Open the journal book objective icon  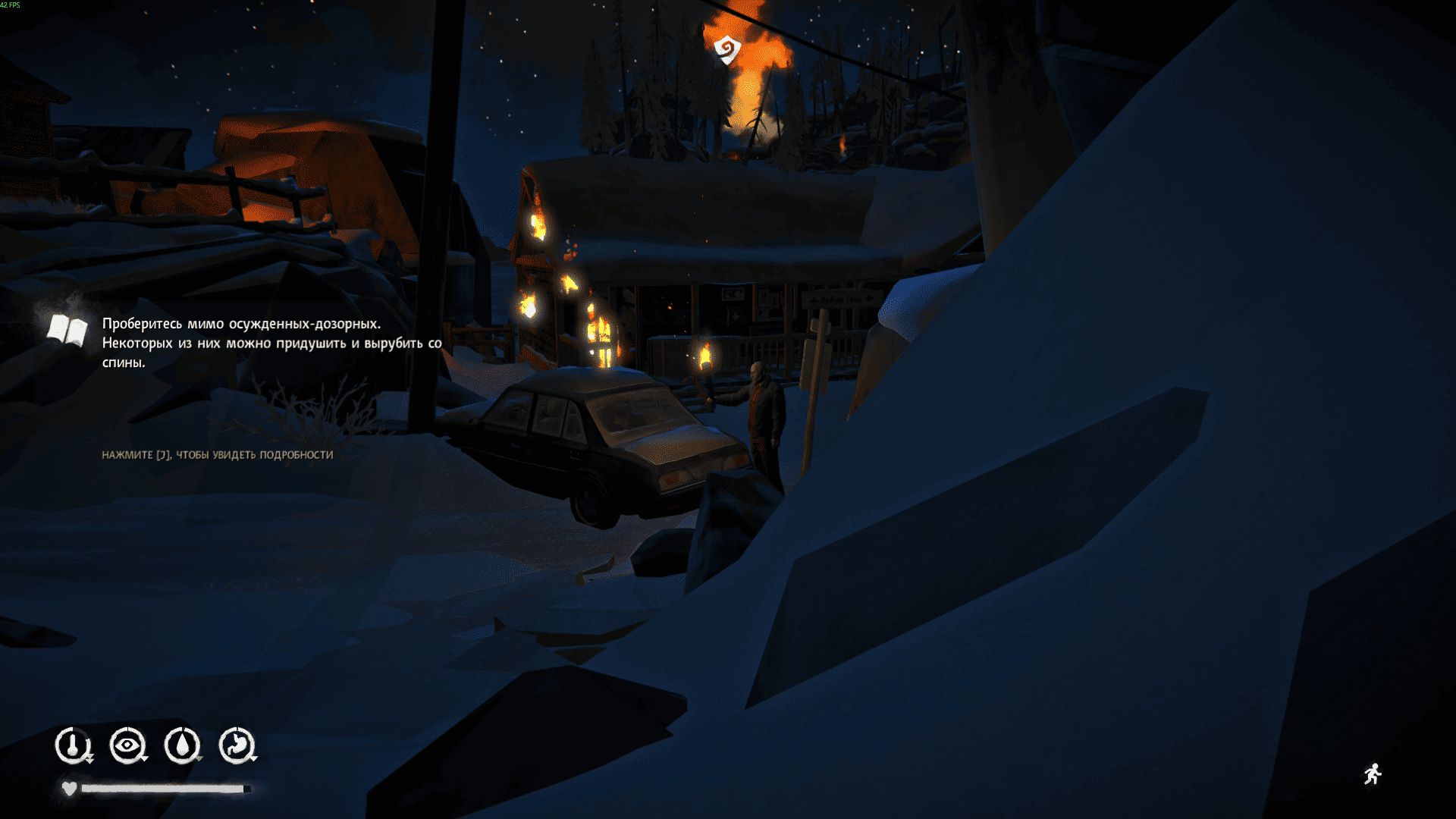click(67, 331)
